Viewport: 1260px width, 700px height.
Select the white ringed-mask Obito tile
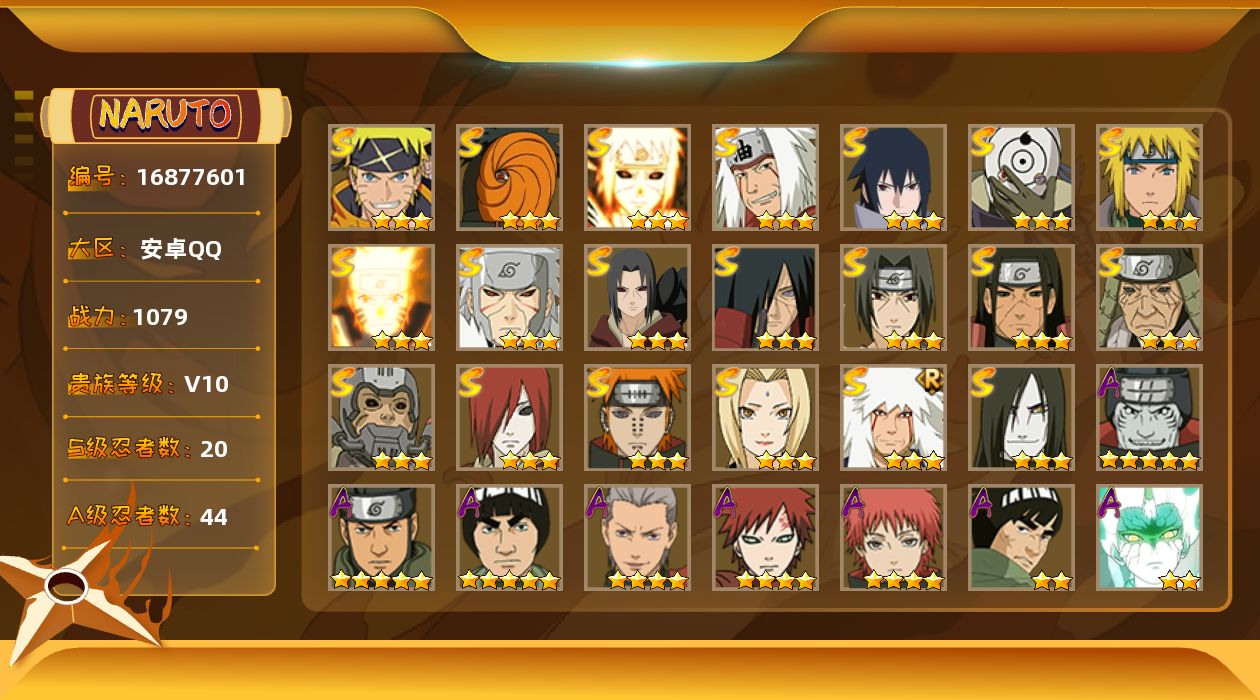click(1021, 177)
